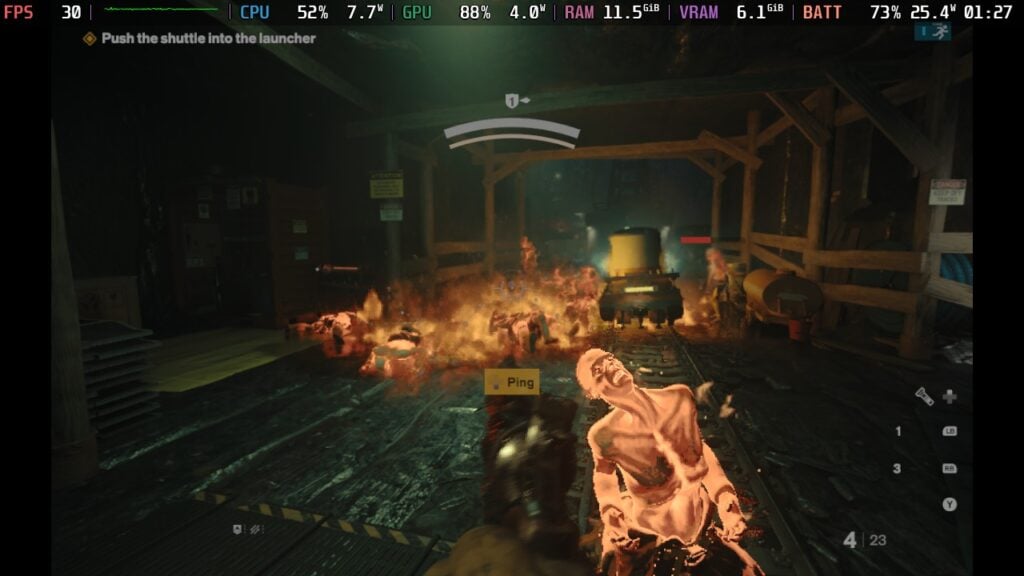Click the yellow Ping label
Screen dimensions: 1024x576
tap(512, 382)
